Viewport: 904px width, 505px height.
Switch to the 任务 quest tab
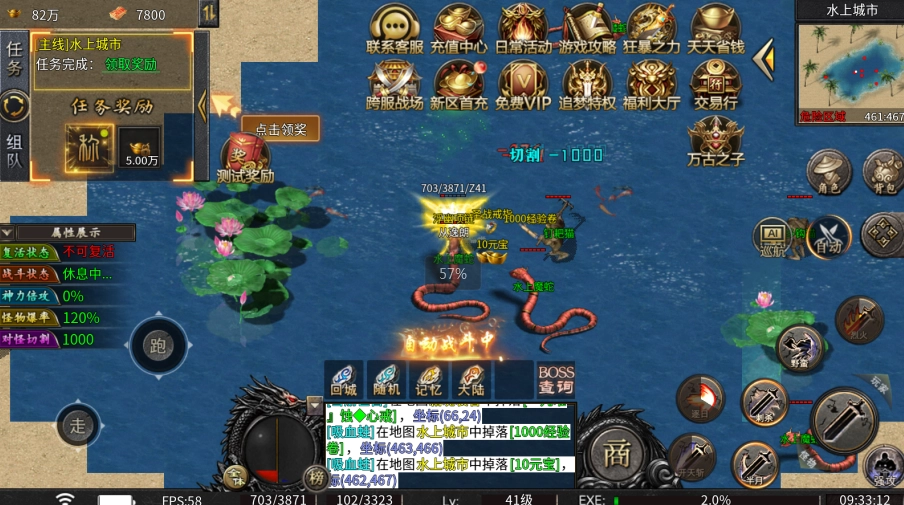point(14,58)
